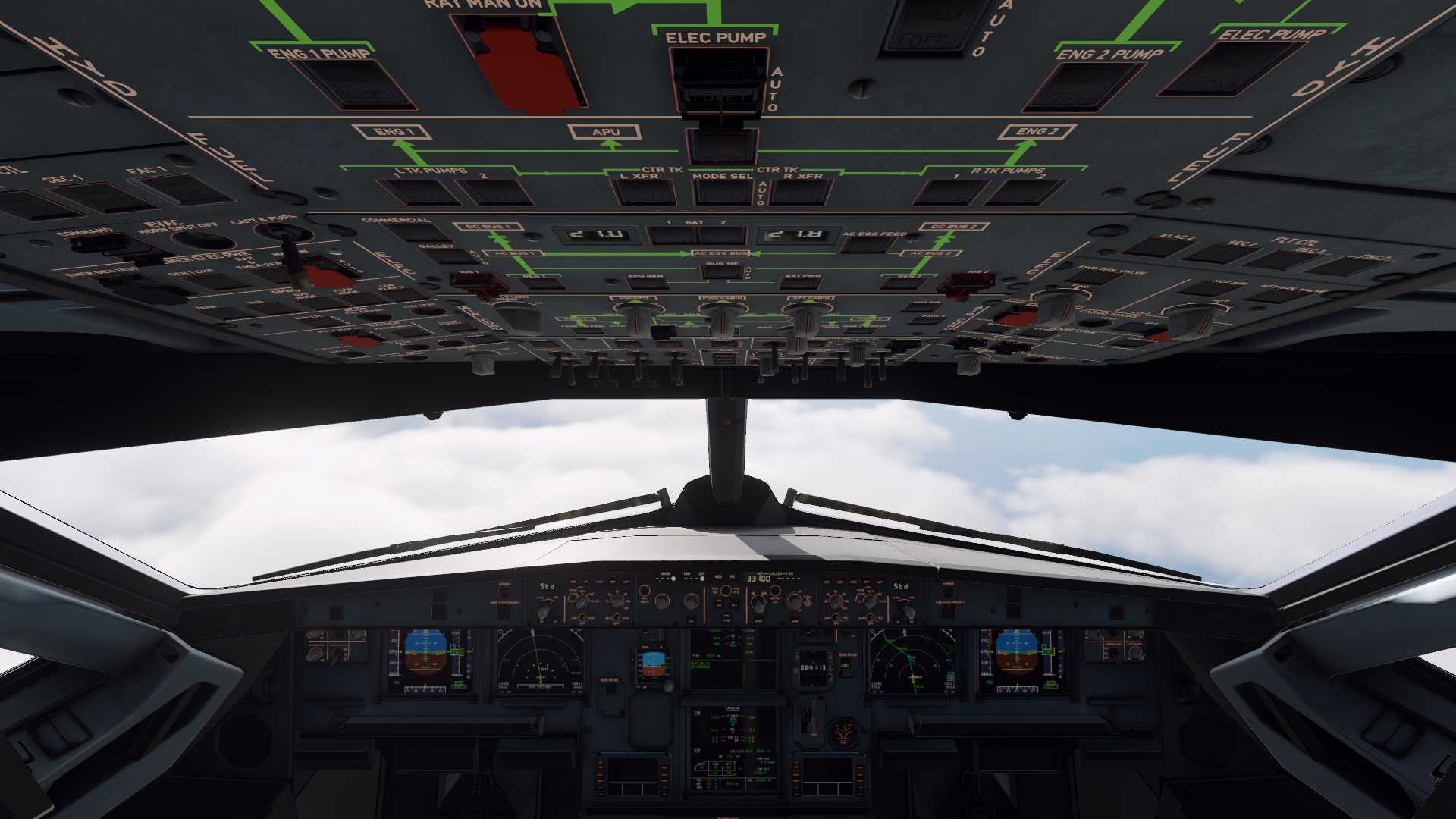Toggle the CTR TK L XFR pump
Screen dimensions: 1456x819
(644, 193)
